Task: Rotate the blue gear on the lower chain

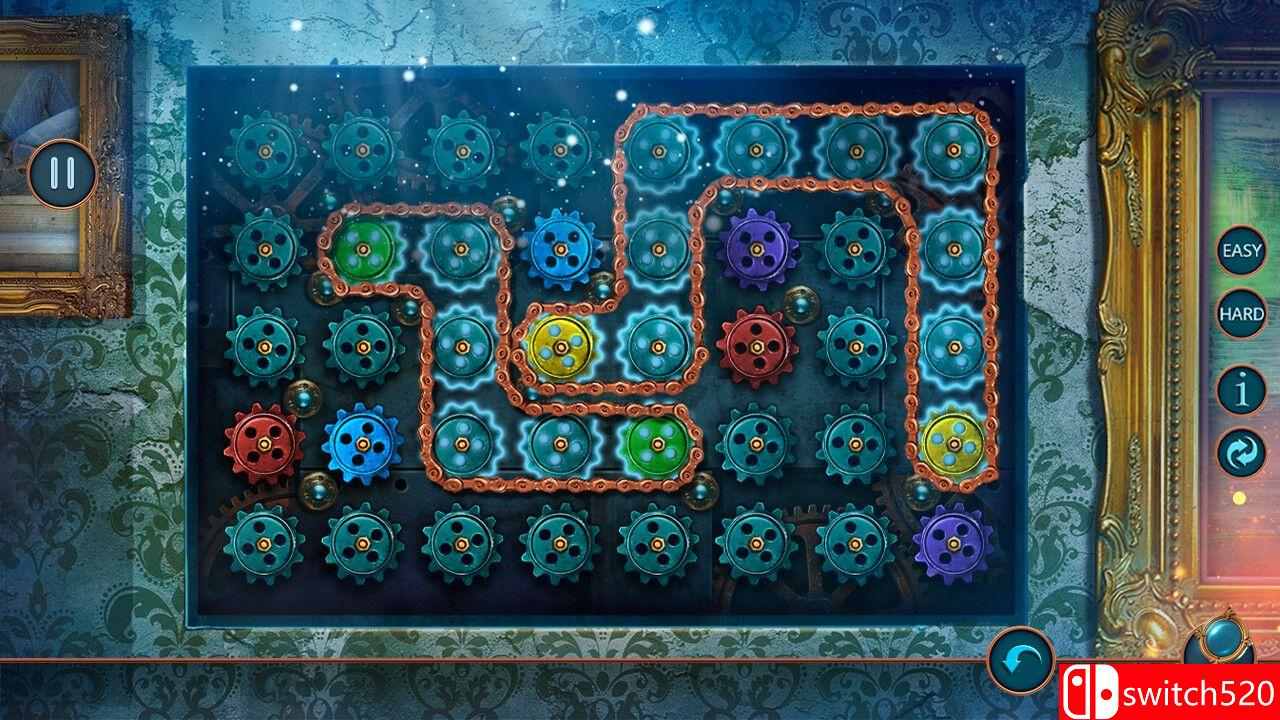Action: [x=361, y=443]
